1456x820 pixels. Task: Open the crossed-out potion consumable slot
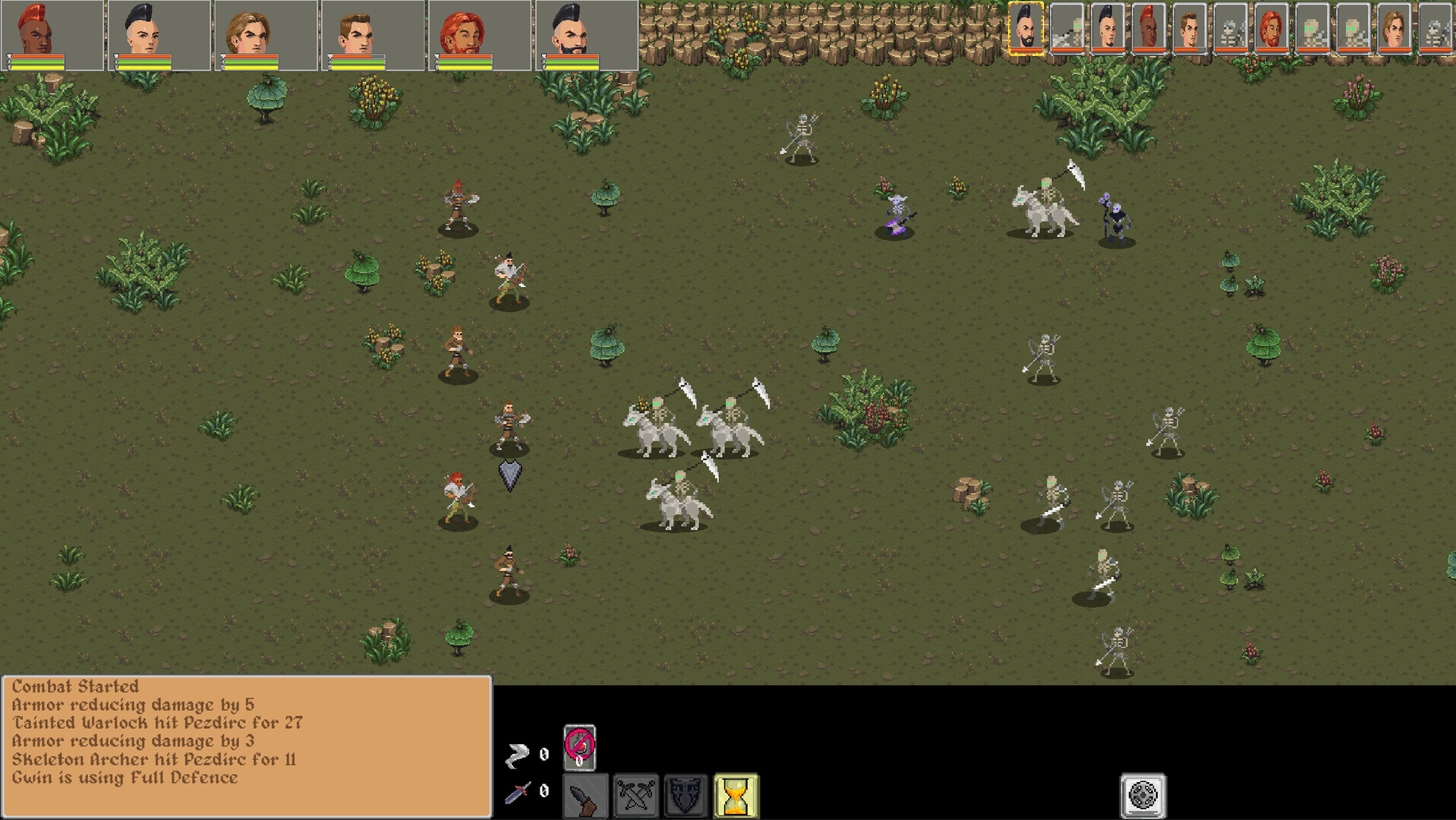(x=578, y=750)
